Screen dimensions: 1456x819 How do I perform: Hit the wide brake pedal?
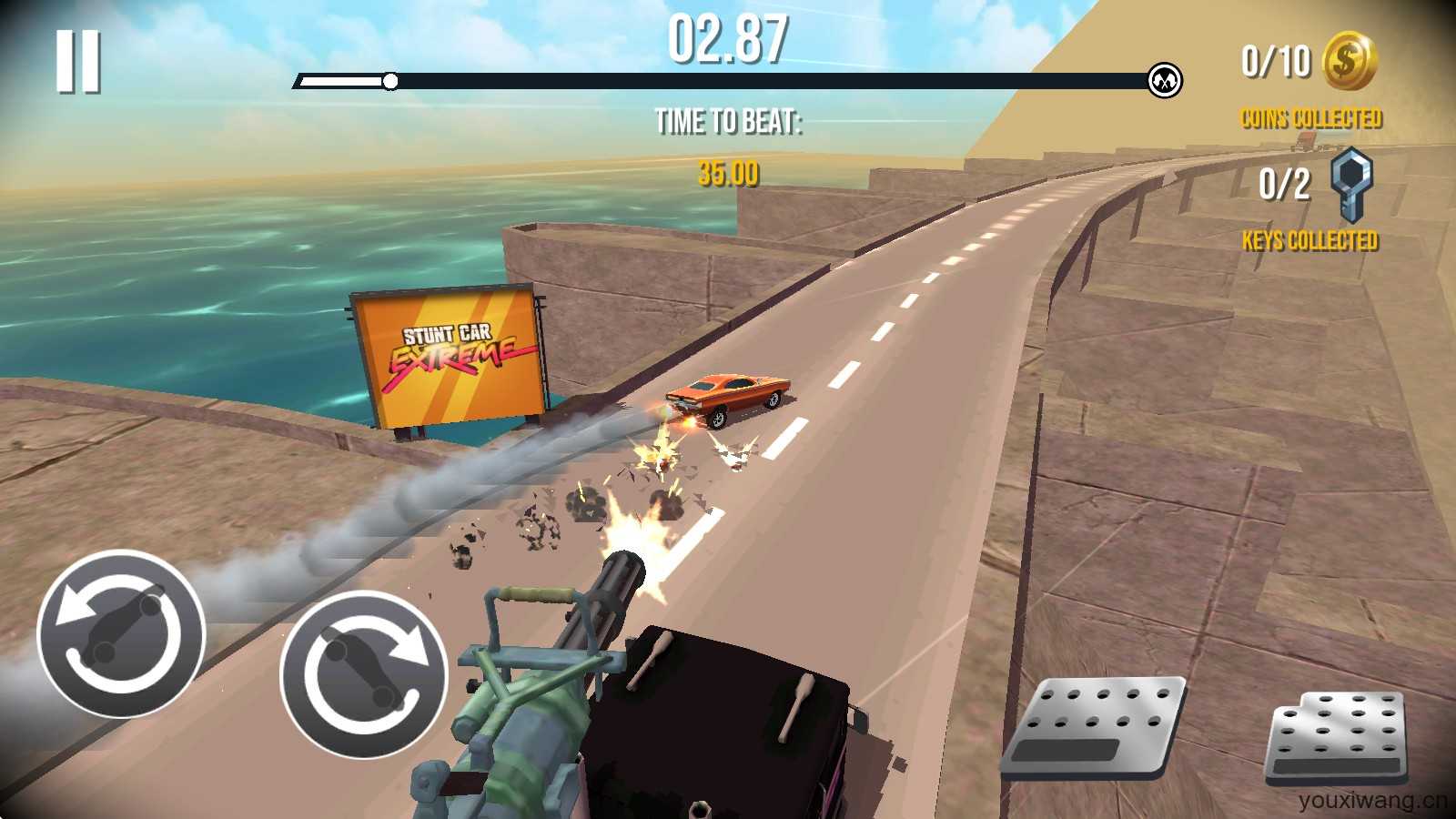coord(1095,727)
